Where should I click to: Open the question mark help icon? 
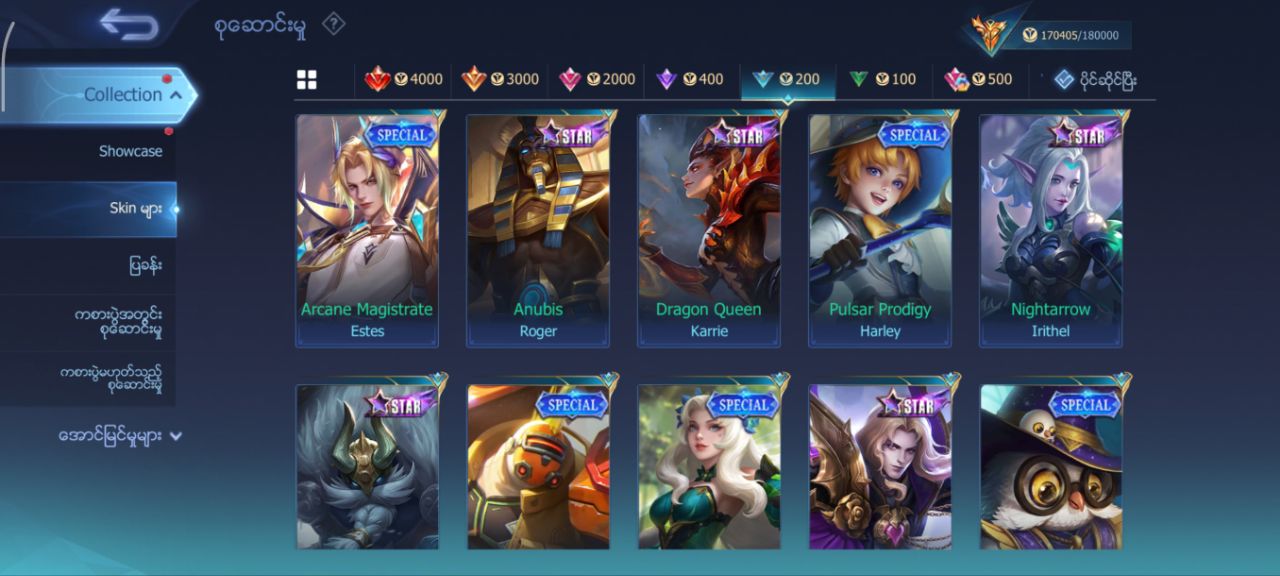click(x=334, y=24)
